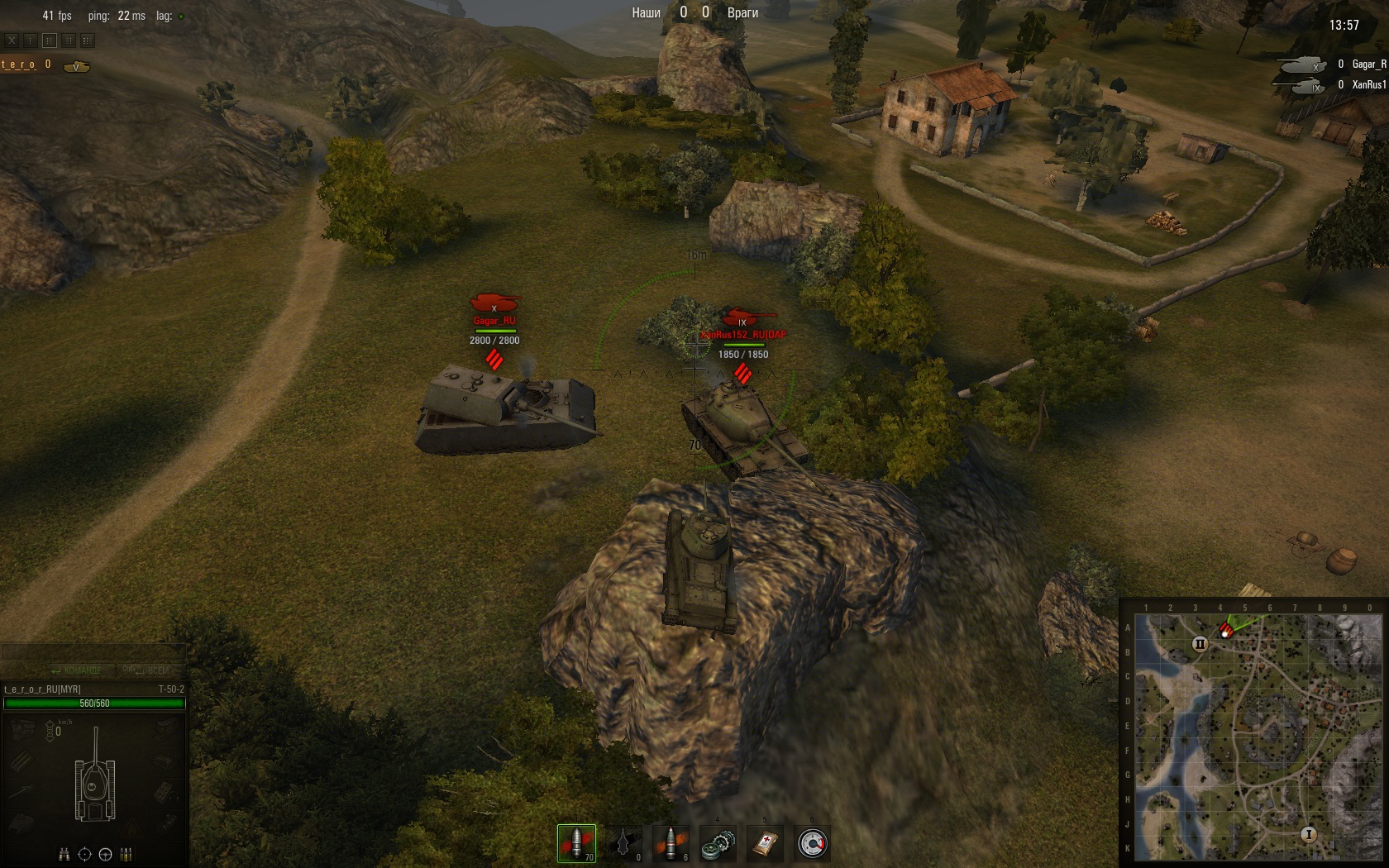Switch player panel to single-column mode

[x=31, y=40]
